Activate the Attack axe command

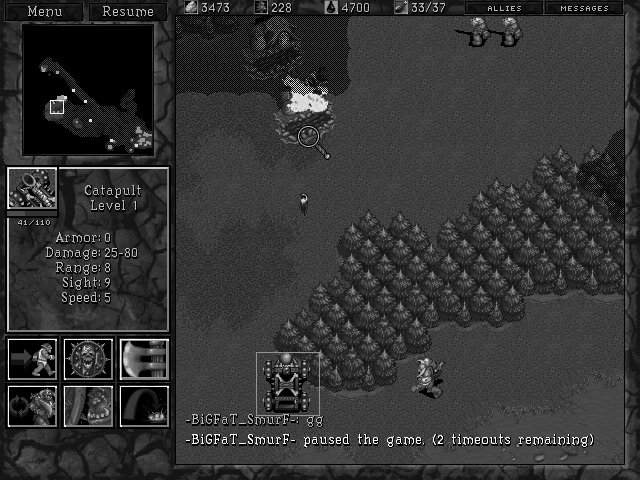coord(144,359)
